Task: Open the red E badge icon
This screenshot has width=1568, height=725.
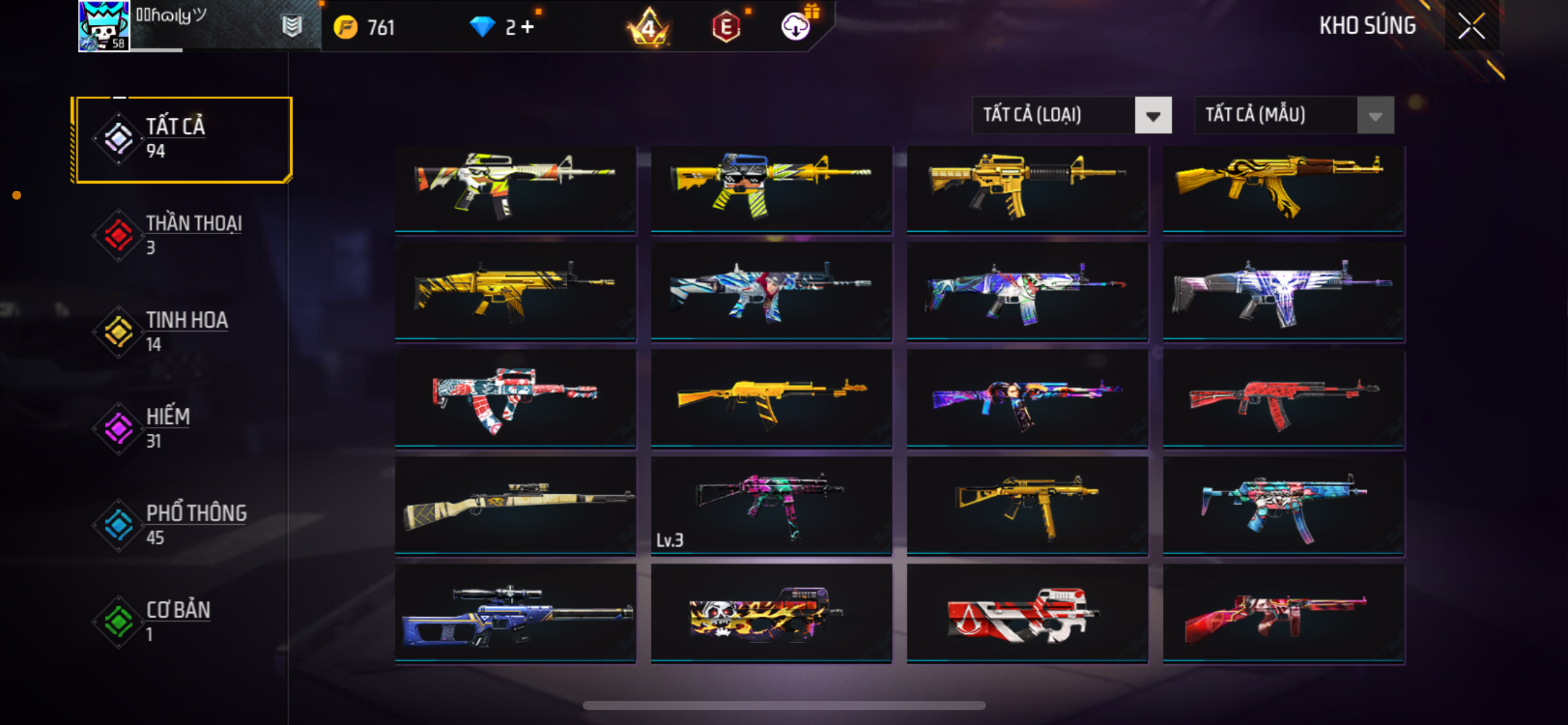Action: coord(726,27)
